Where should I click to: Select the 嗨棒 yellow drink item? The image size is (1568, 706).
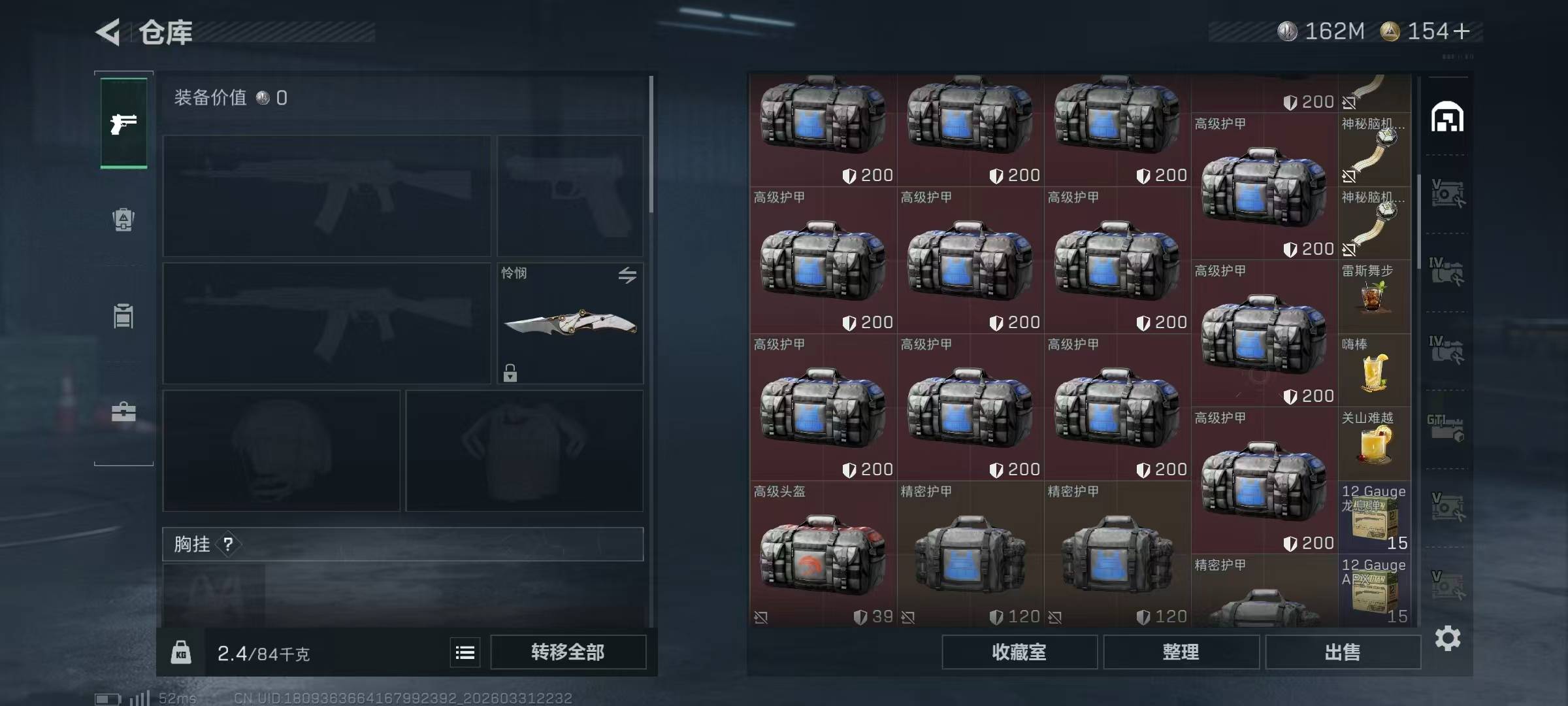(1374, 371)
